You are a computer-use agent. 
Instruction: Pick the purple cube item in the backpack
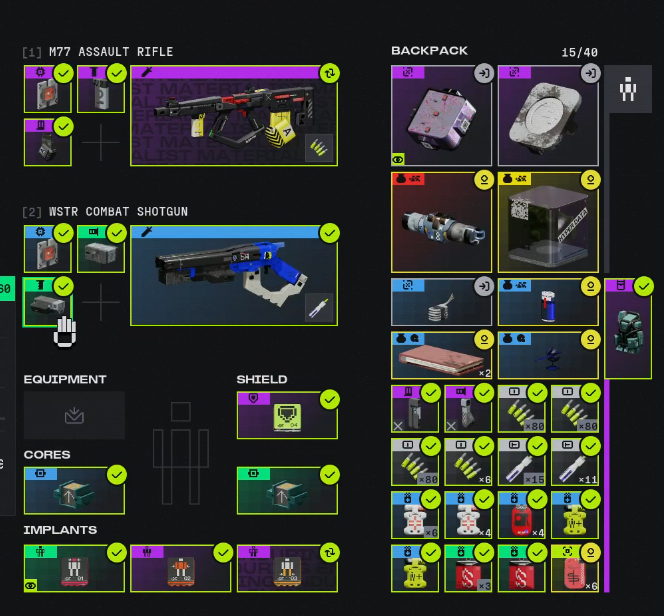[x=441, y=116]
